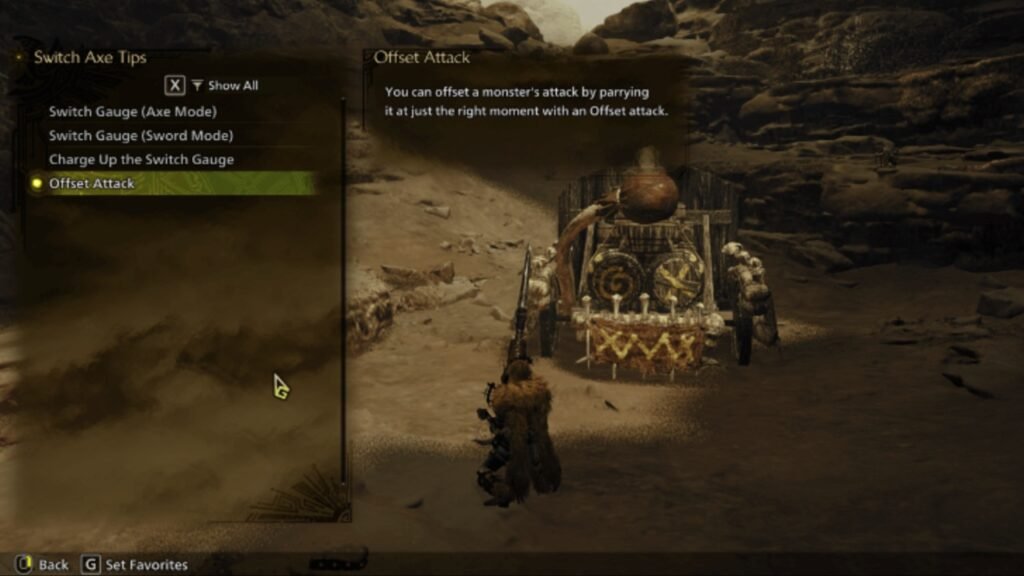Mark tip with Set Favorites
This screenshot has width=1024, height=576.
pyautogui.click(x=135, y=565)
